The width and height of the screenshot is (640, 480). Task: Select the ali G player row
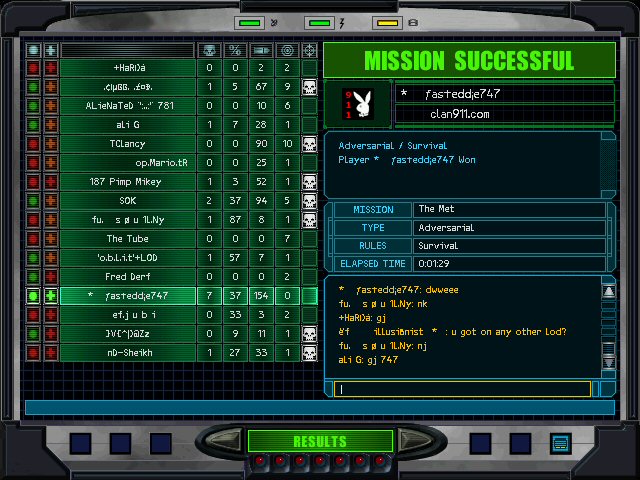coord(128,125)
